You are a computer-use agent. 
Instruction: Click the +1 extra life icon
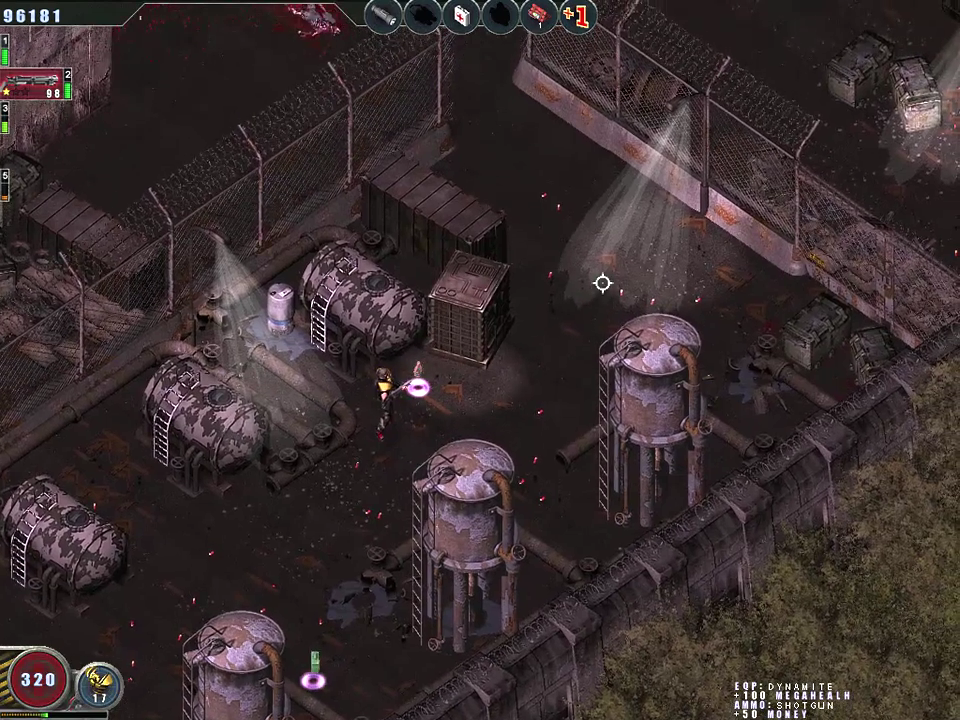[578, 16]
